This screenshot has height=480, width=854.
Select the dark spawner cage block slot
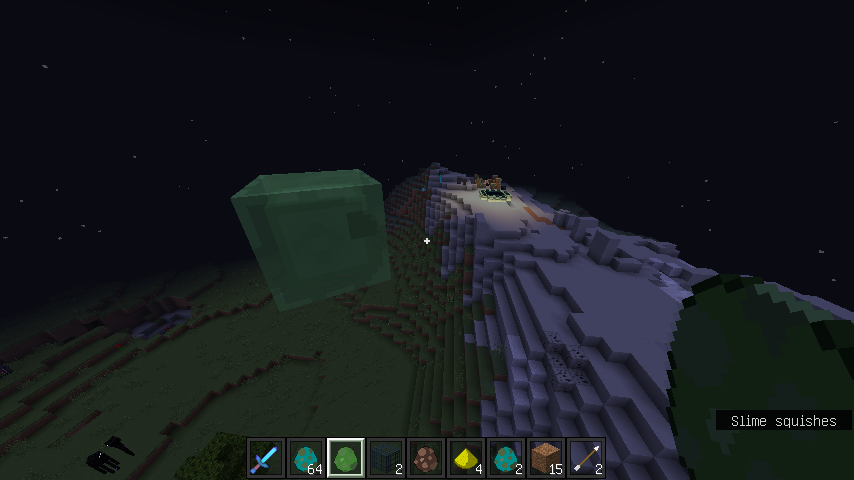click(386, 458)
